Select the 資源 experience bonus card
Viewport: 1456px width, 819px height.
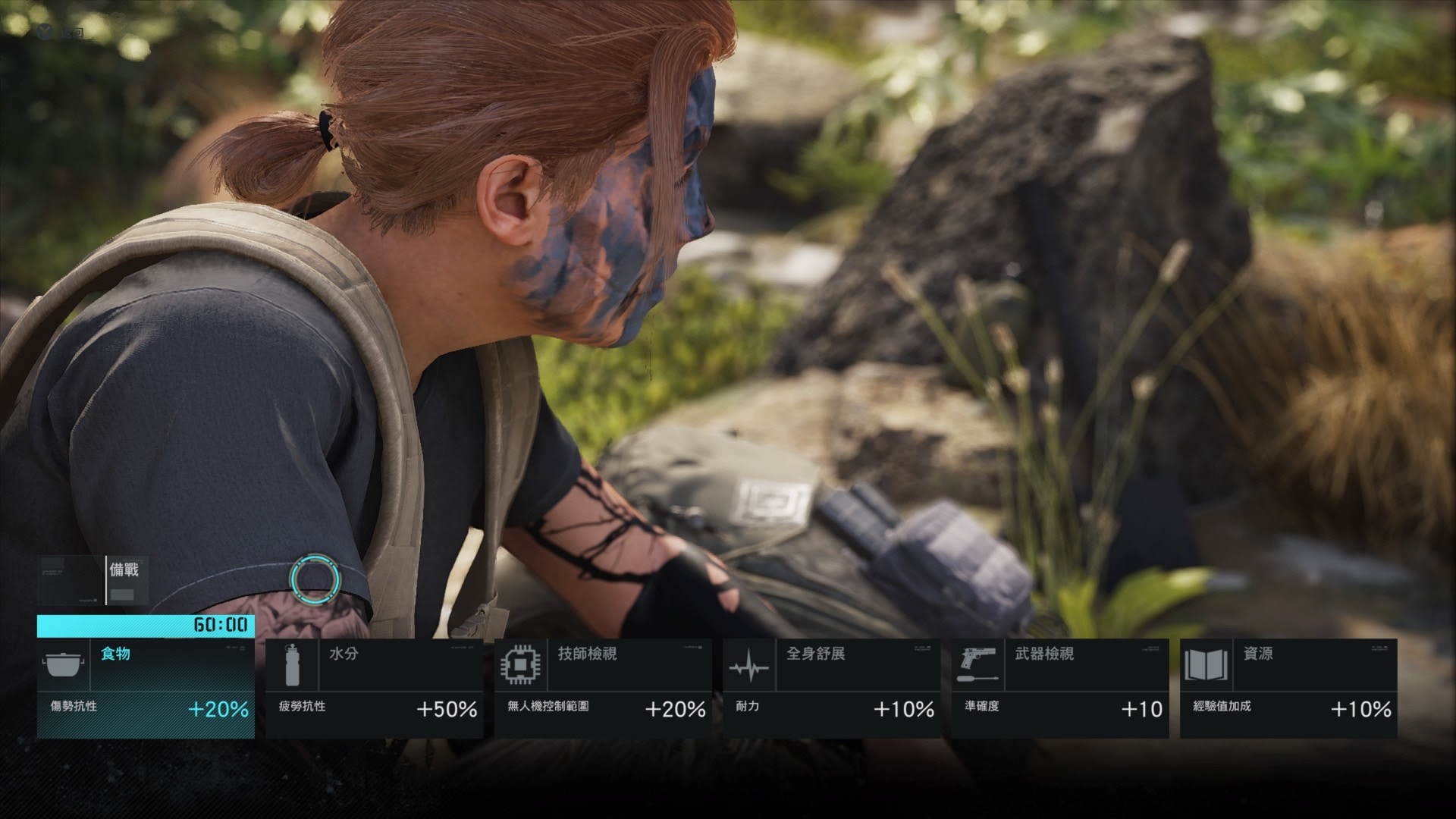[1288, 688]
